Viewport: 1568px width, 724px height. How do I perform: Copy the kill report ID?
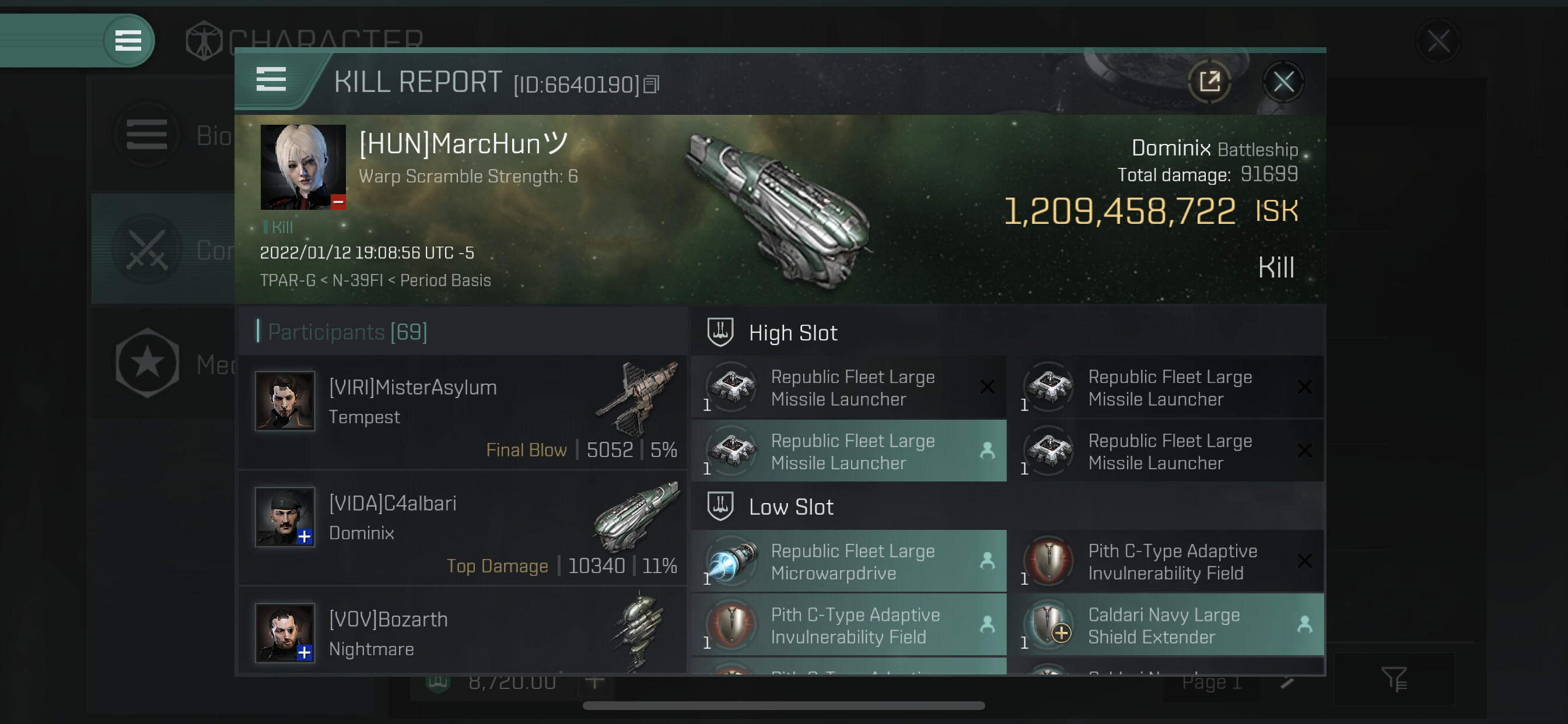point(652,84)
